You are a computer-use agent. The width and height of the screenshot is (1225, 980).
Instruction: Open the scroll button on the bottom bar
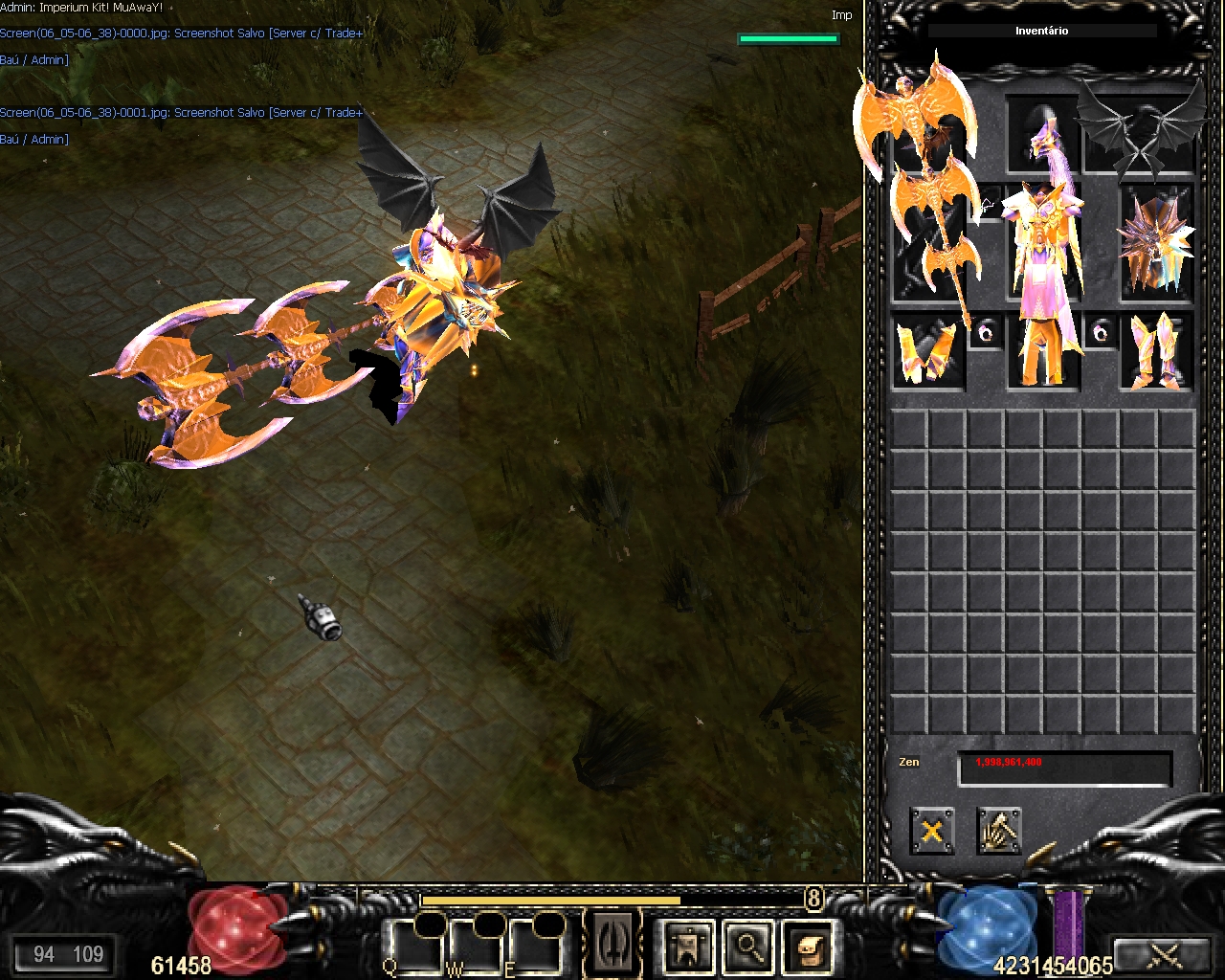(807, 947)
